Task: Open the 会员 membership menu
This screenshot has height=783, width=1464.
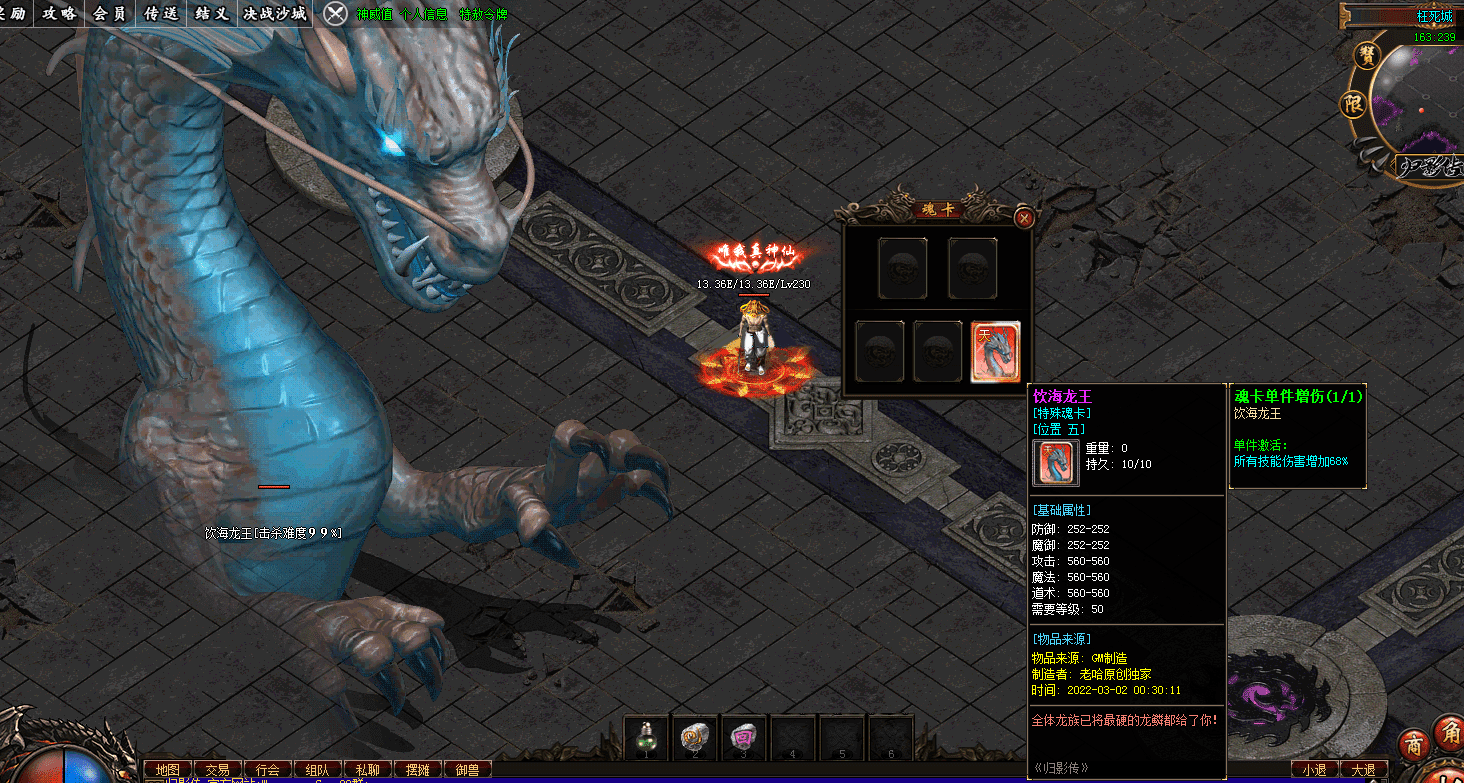Action: point(109,13)
